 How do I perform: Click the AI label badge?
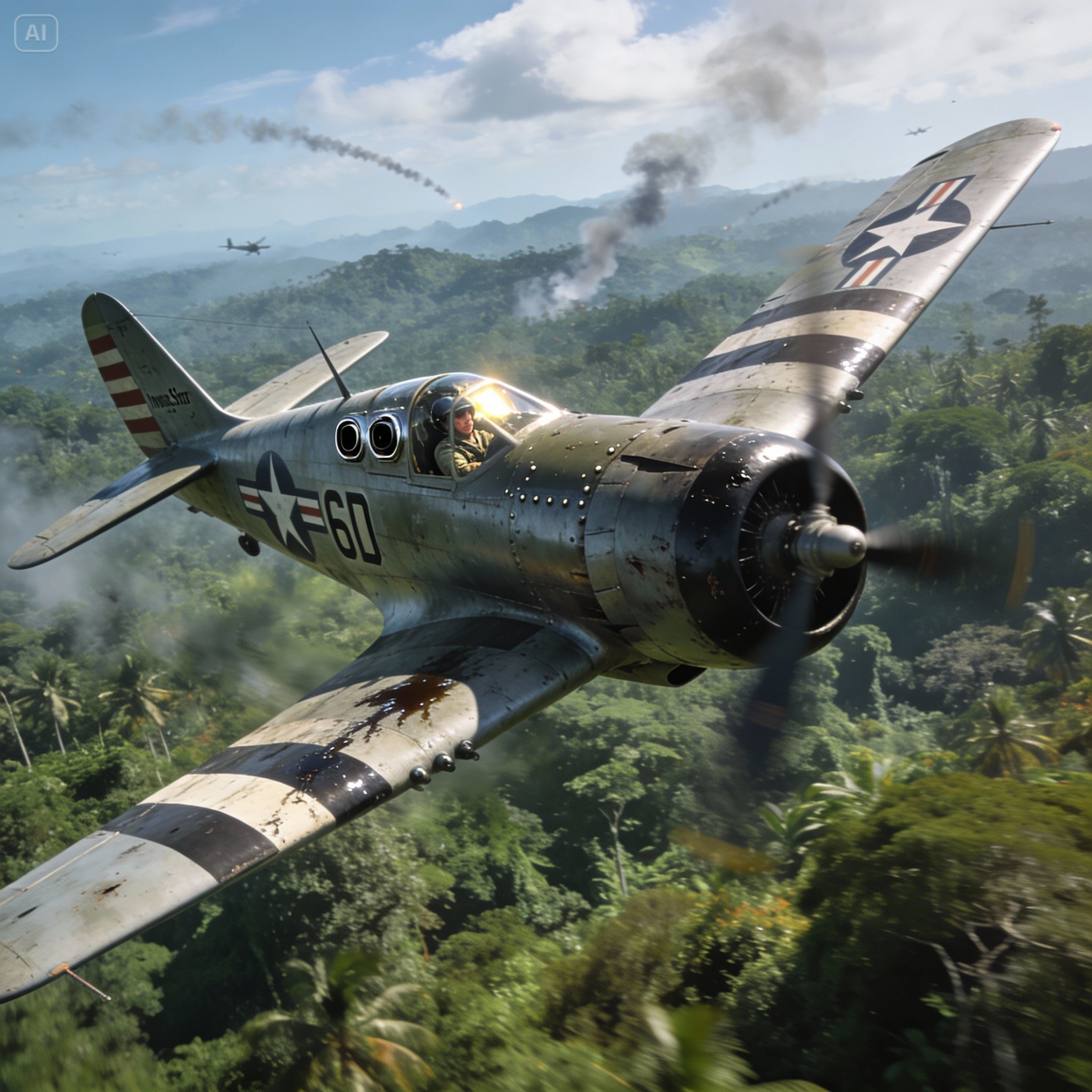36,34
